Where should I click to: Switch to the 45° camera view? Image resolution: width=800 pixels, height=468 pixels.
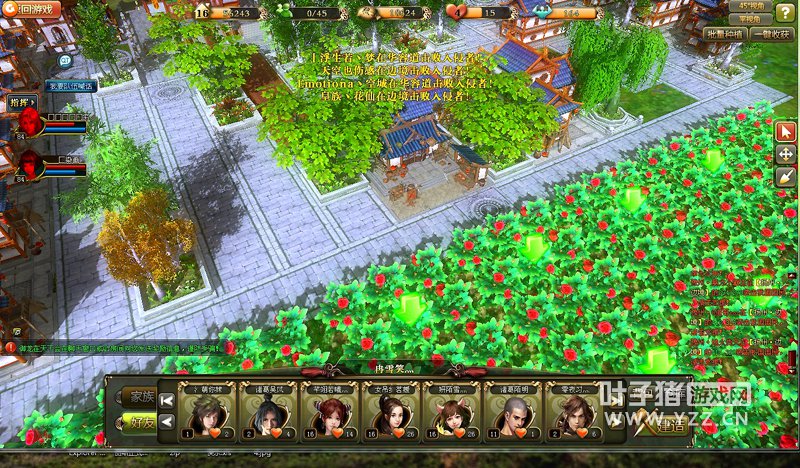click(x=752, y=5)
